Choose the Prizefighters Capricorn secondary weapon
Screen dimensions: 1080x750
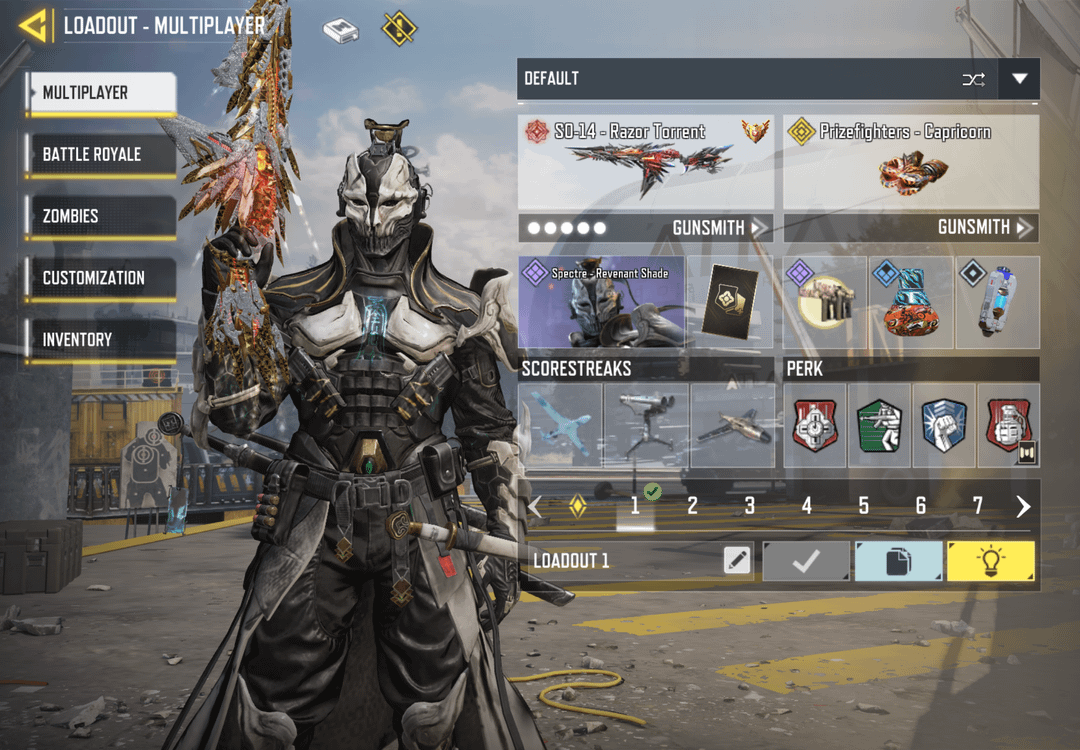(x=910, y=160)
